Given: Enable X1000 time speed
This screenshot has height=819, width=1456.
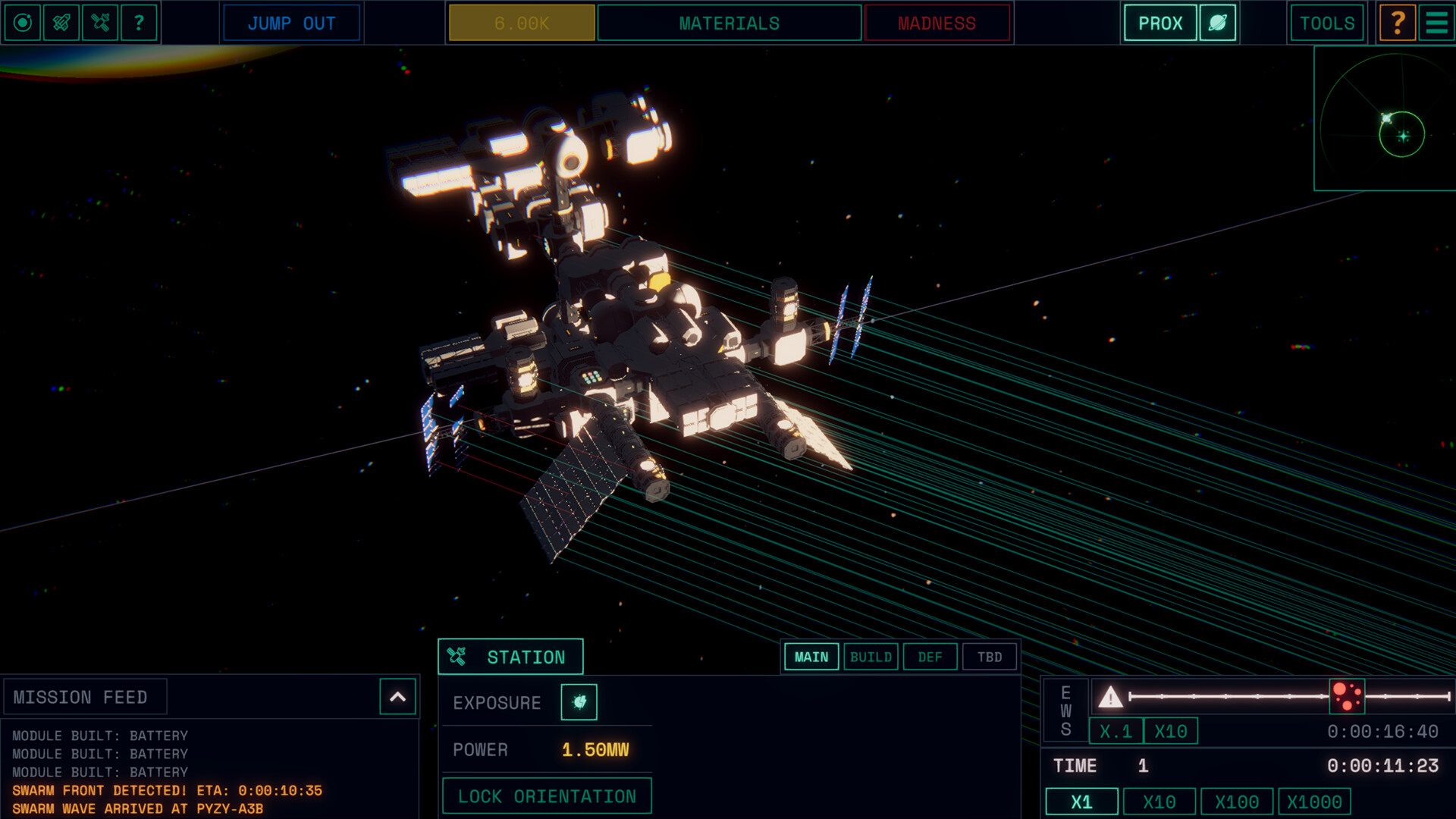Looking at the screenshot, I should tap(1316, 801).
